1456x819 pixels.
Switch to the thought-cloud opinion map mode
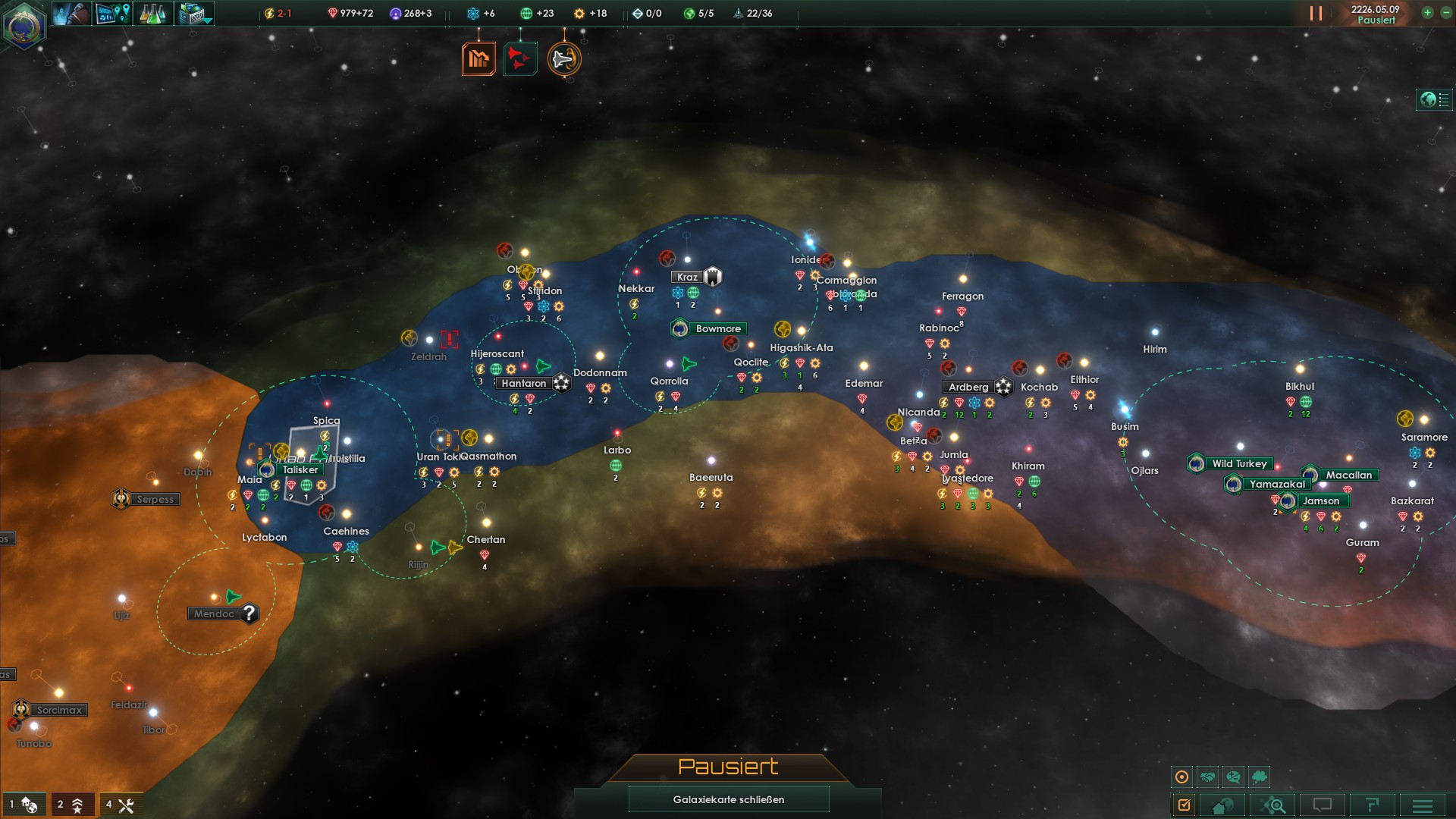[1260, 777]
